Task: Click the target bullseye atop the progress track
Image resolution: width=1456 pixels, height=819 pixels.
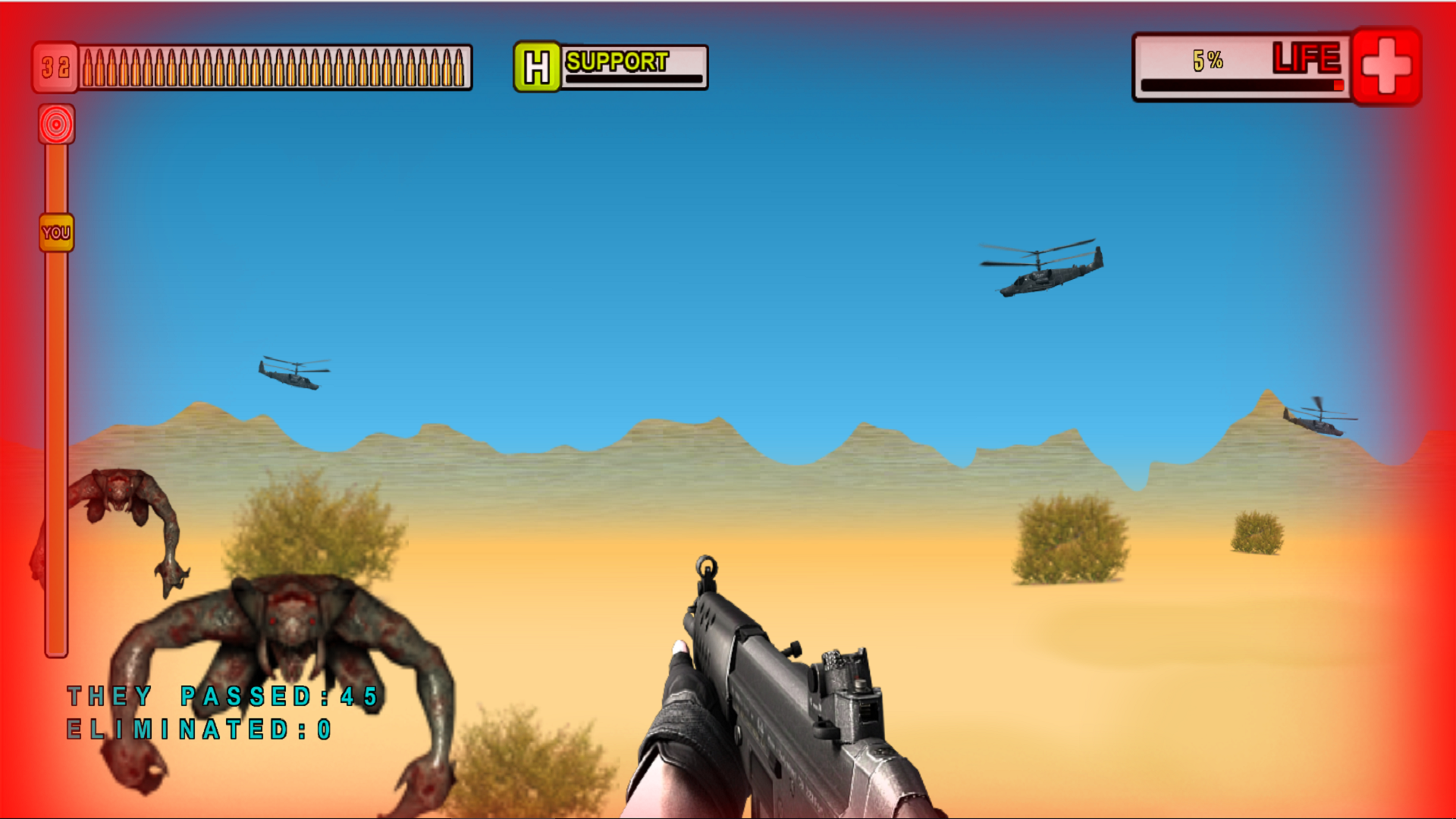Action: click(x=56, y=124)
